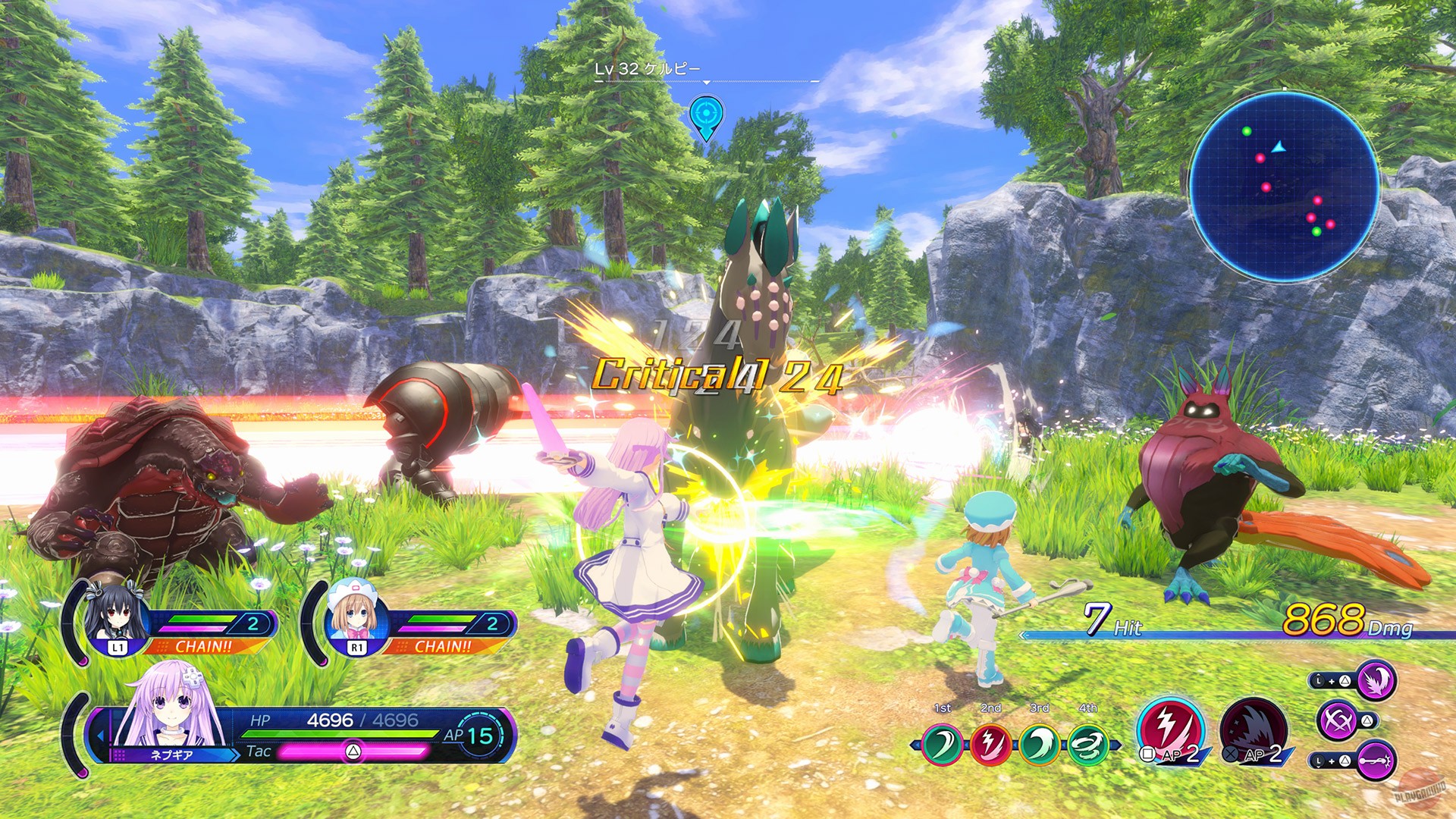1456x819 pixels.
Task: Use the purple feather wing skill
Action: click(x=1375, y=680)
